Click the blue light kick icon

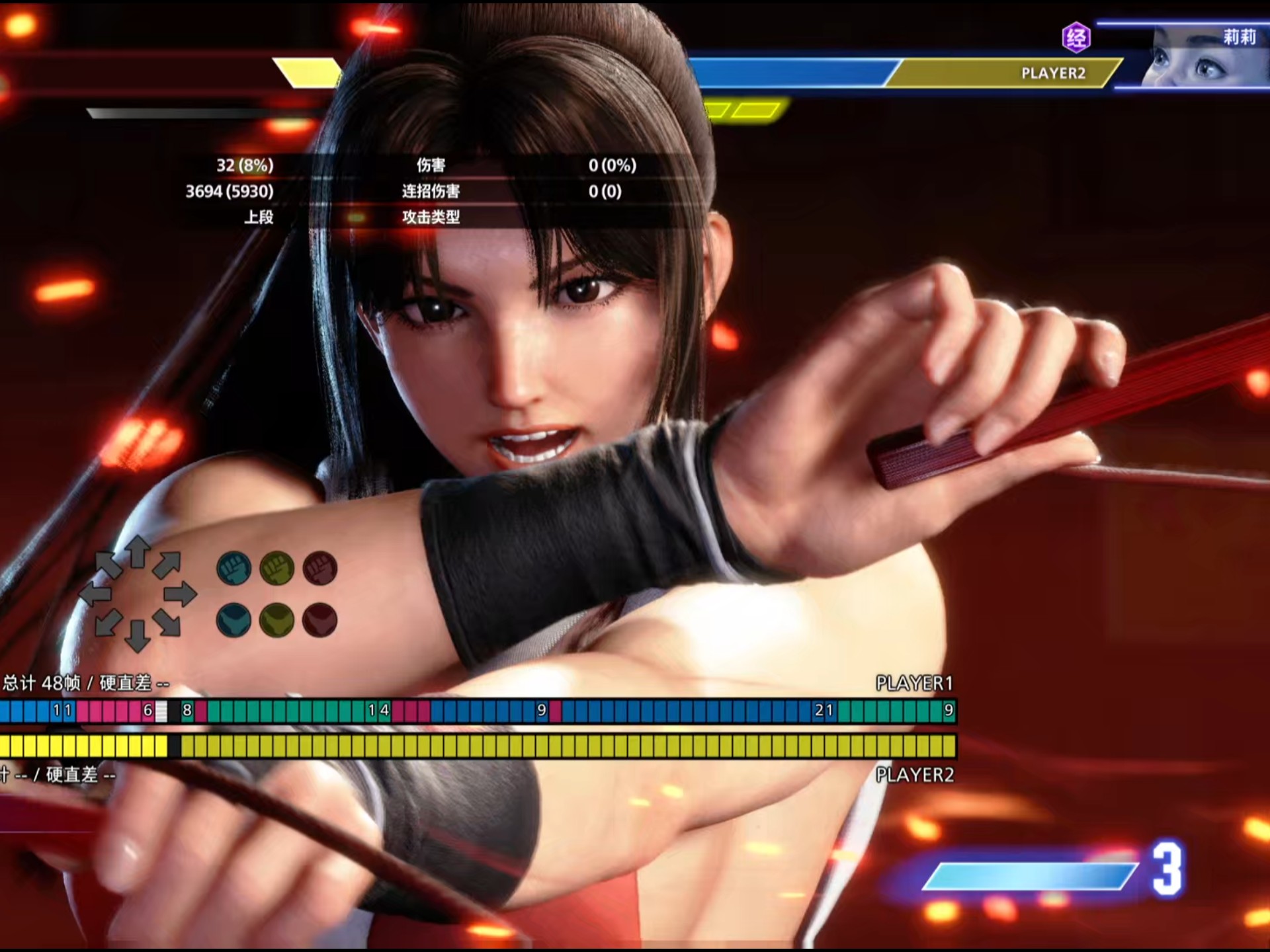pos(233,620)
